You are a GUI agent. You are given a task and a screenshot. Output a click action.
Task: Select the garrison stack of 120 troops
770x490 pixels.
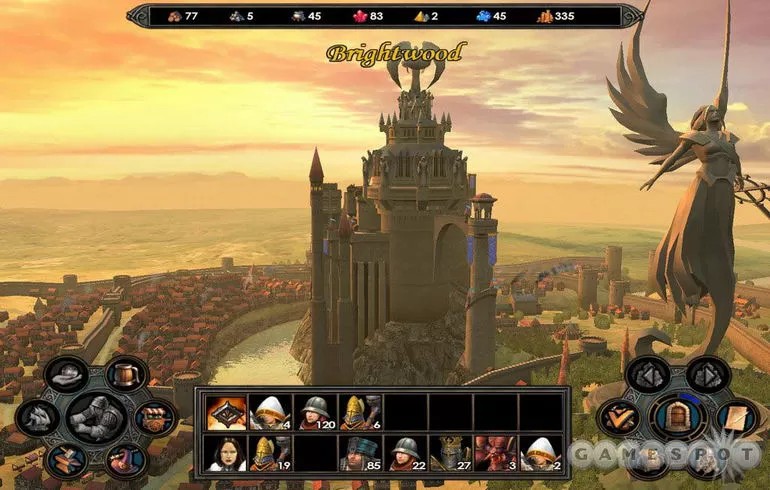point(317,411)
